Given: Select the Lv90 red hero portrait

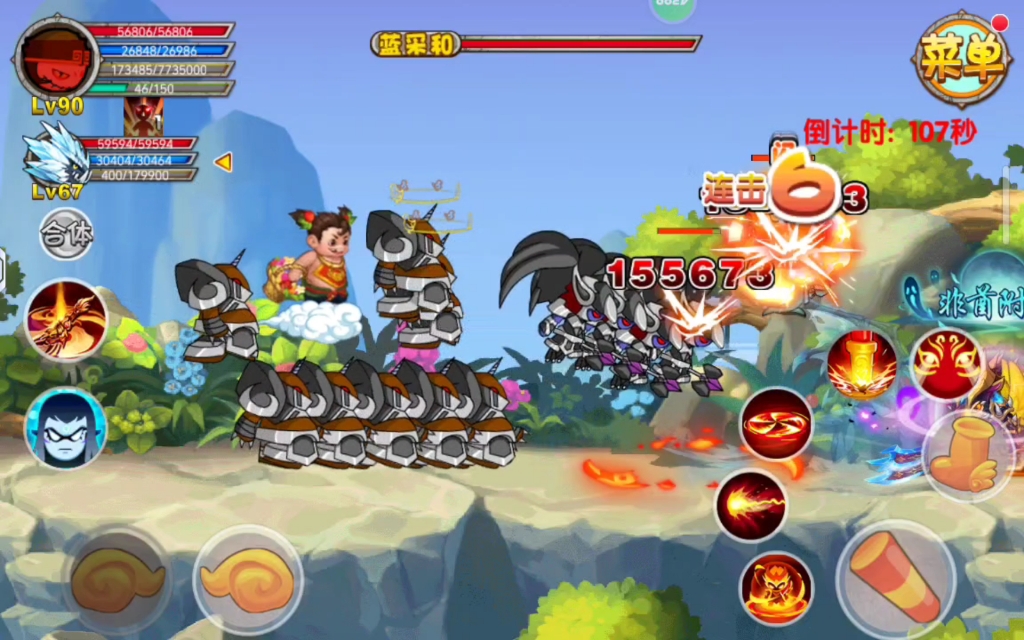Looking at the screenshot, I should coord(56,59).
